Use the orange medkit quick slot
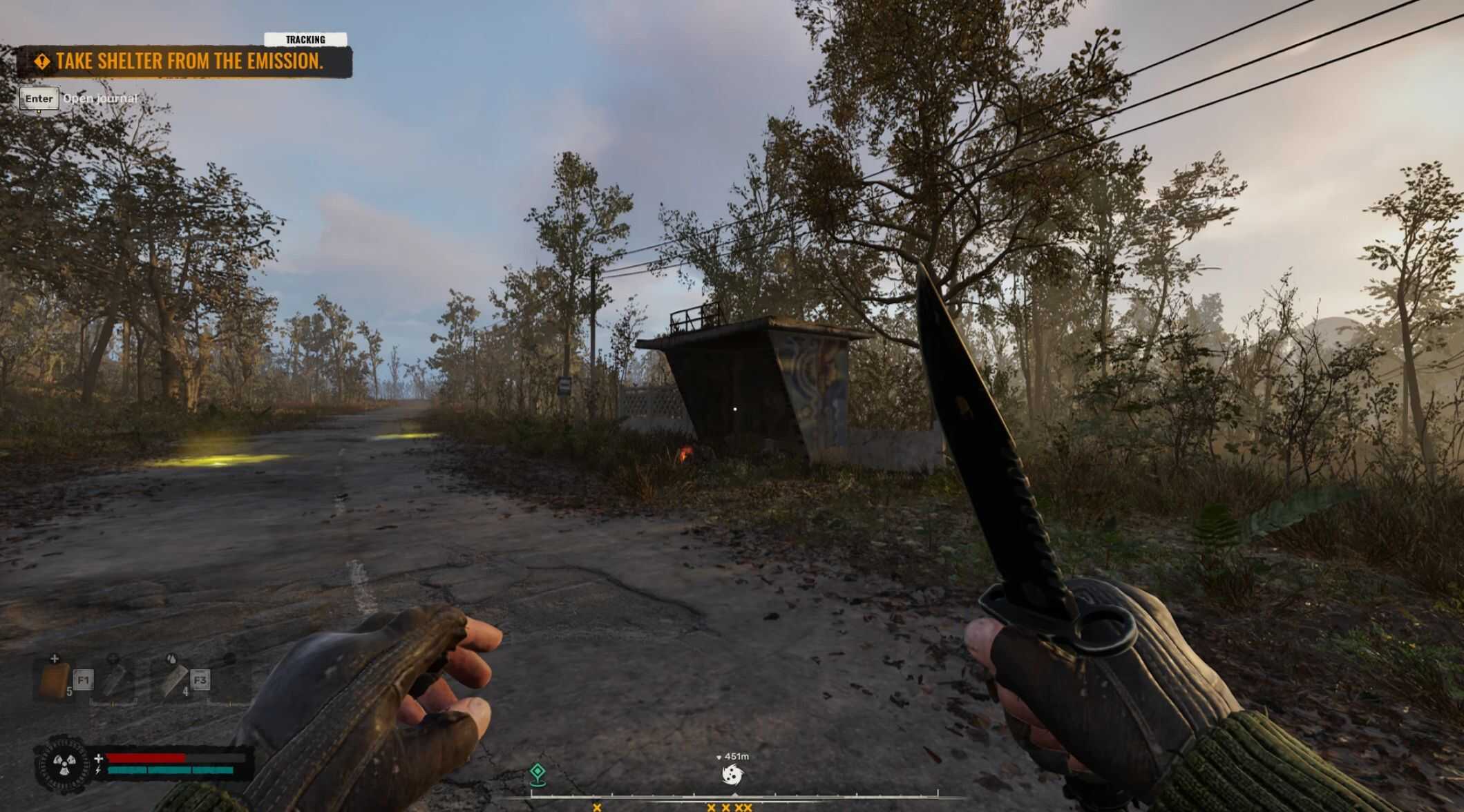 pos(54,680)
